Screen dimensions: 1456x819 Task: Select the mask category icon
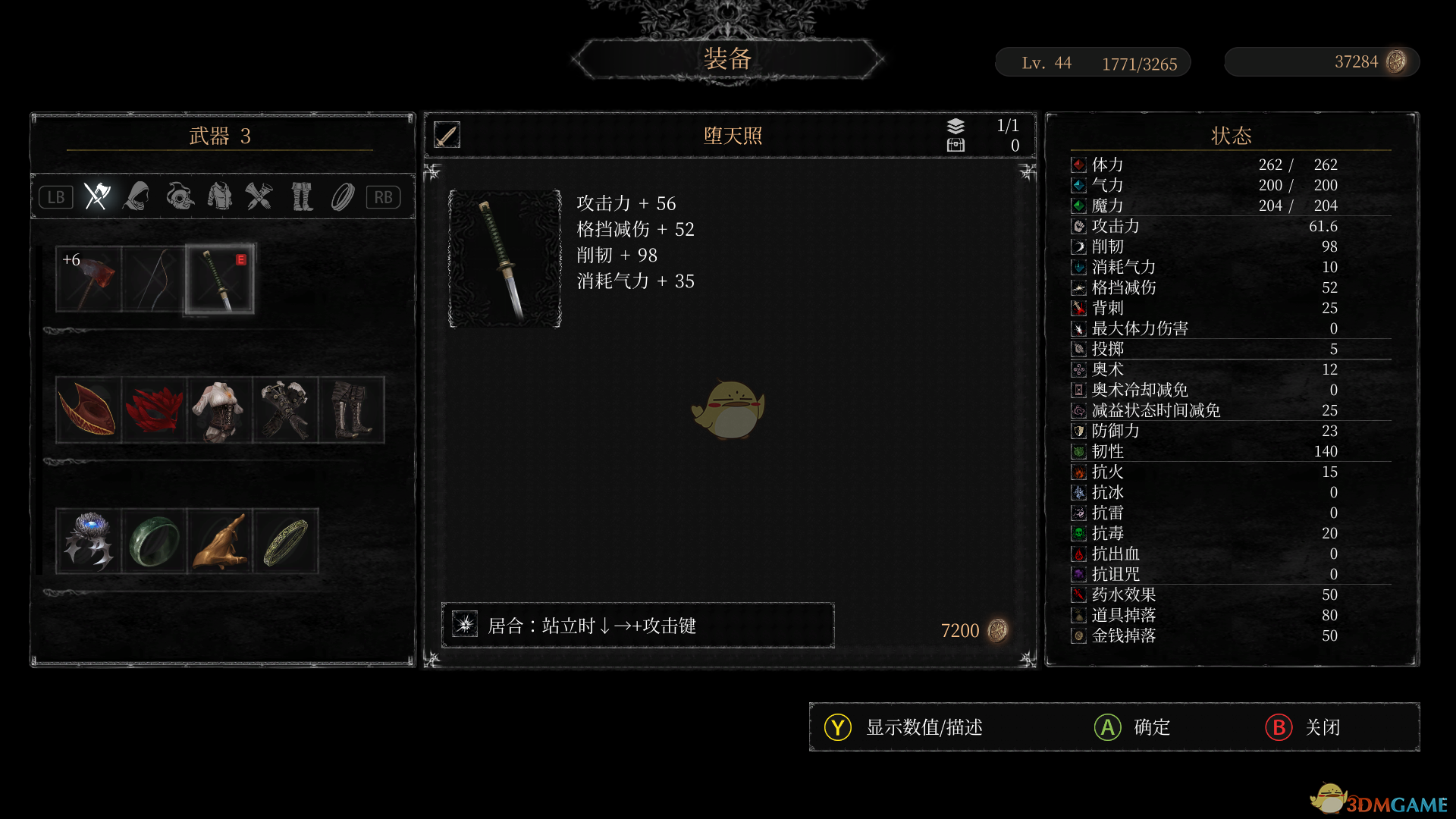[179, 196]
